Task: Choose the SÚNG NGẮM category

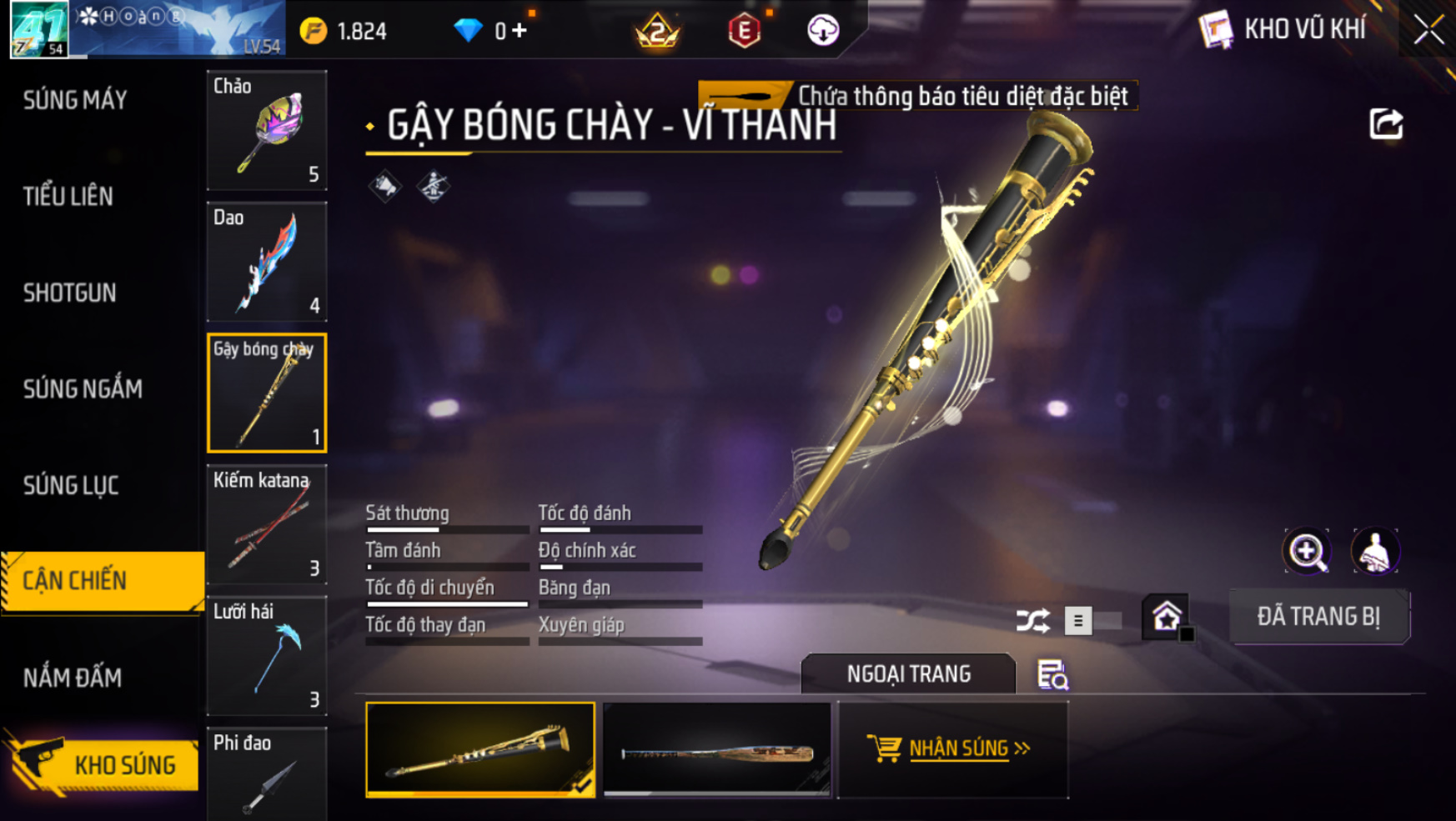Action: (x=83, y=389)
